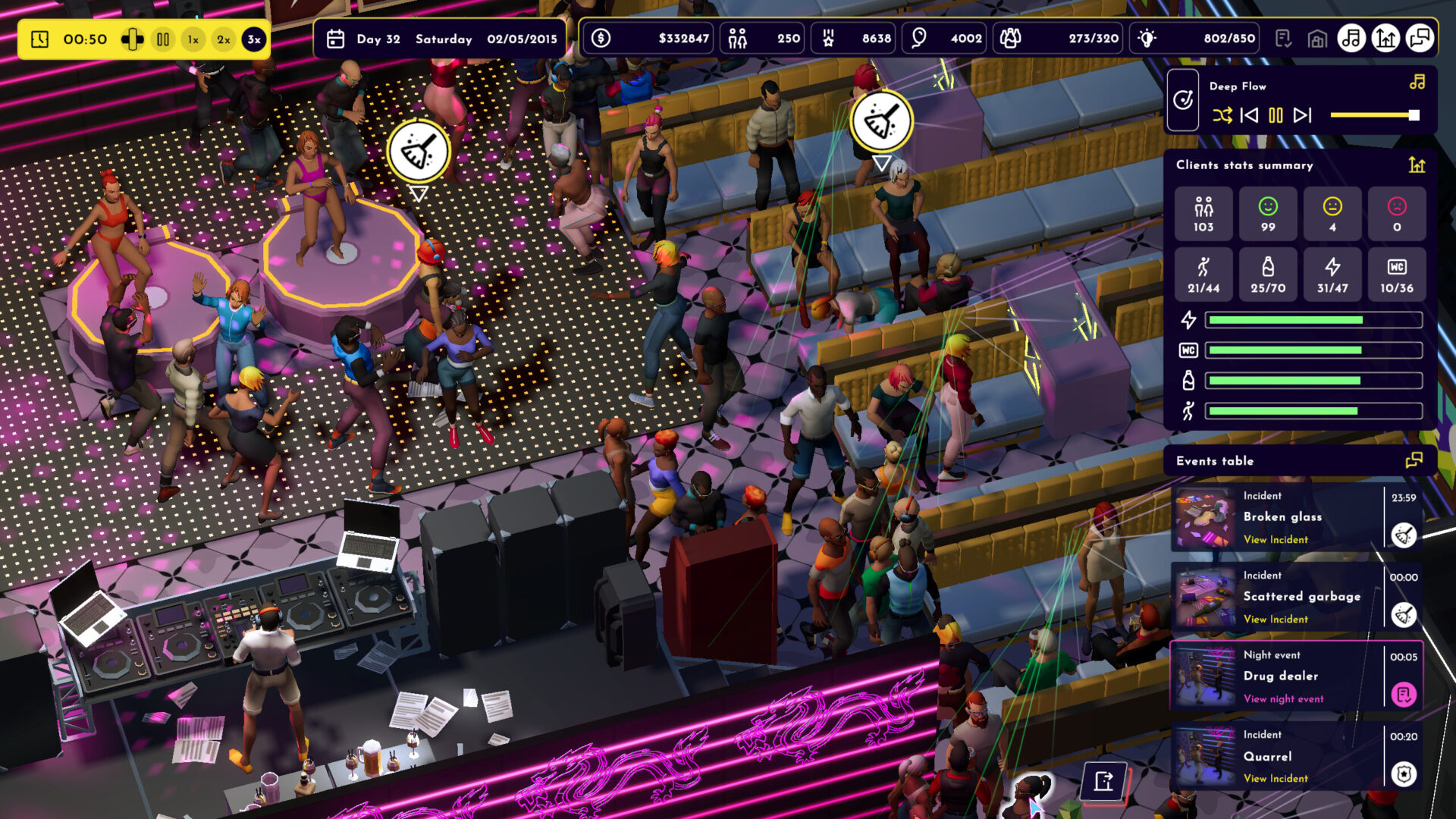
Task: View the Drug dealer night event
Action: pyautogui.click(x=1283, y=698)
